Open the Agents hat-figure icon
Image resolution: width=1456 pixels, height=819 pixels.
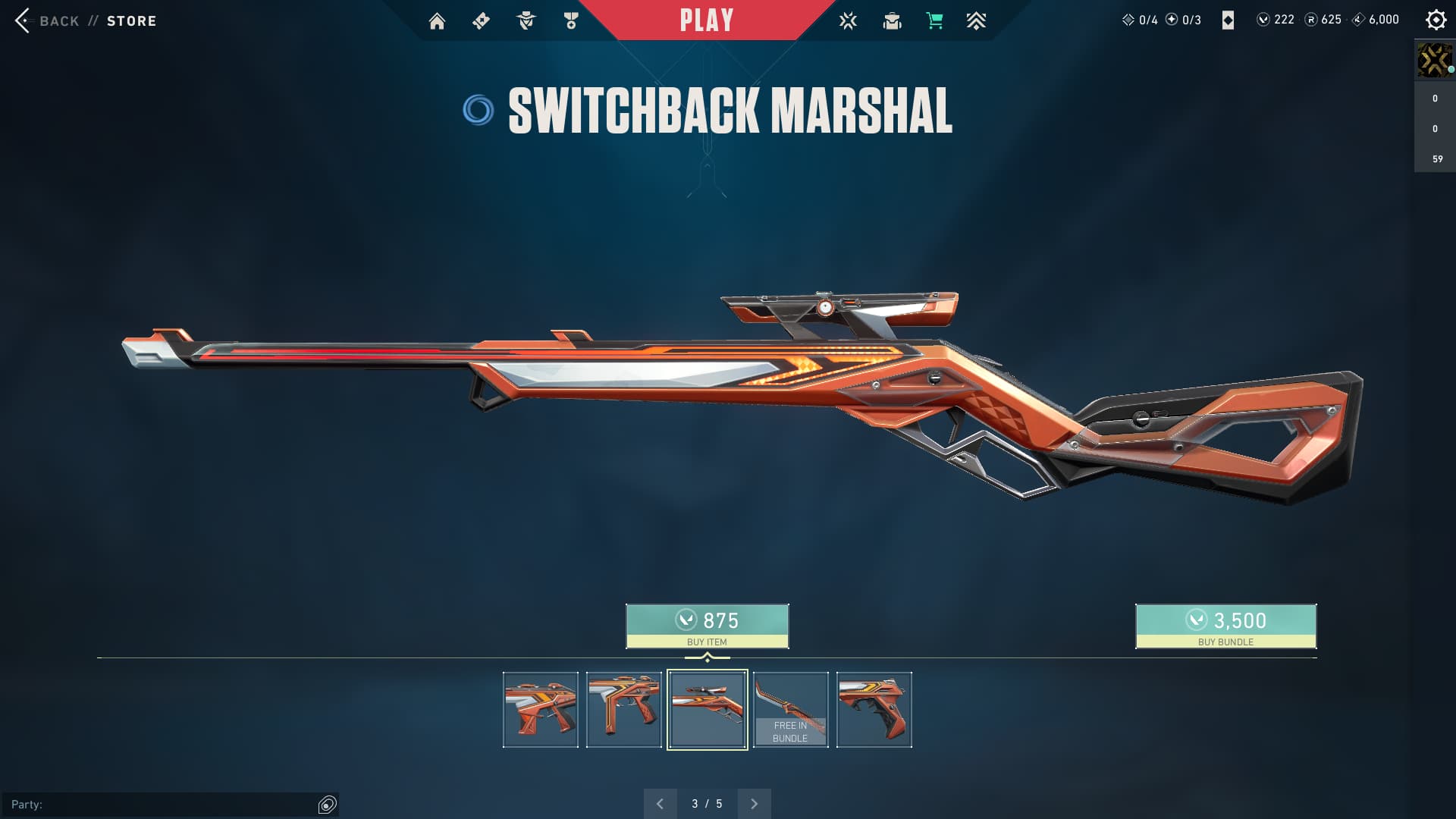coord(526,21)
